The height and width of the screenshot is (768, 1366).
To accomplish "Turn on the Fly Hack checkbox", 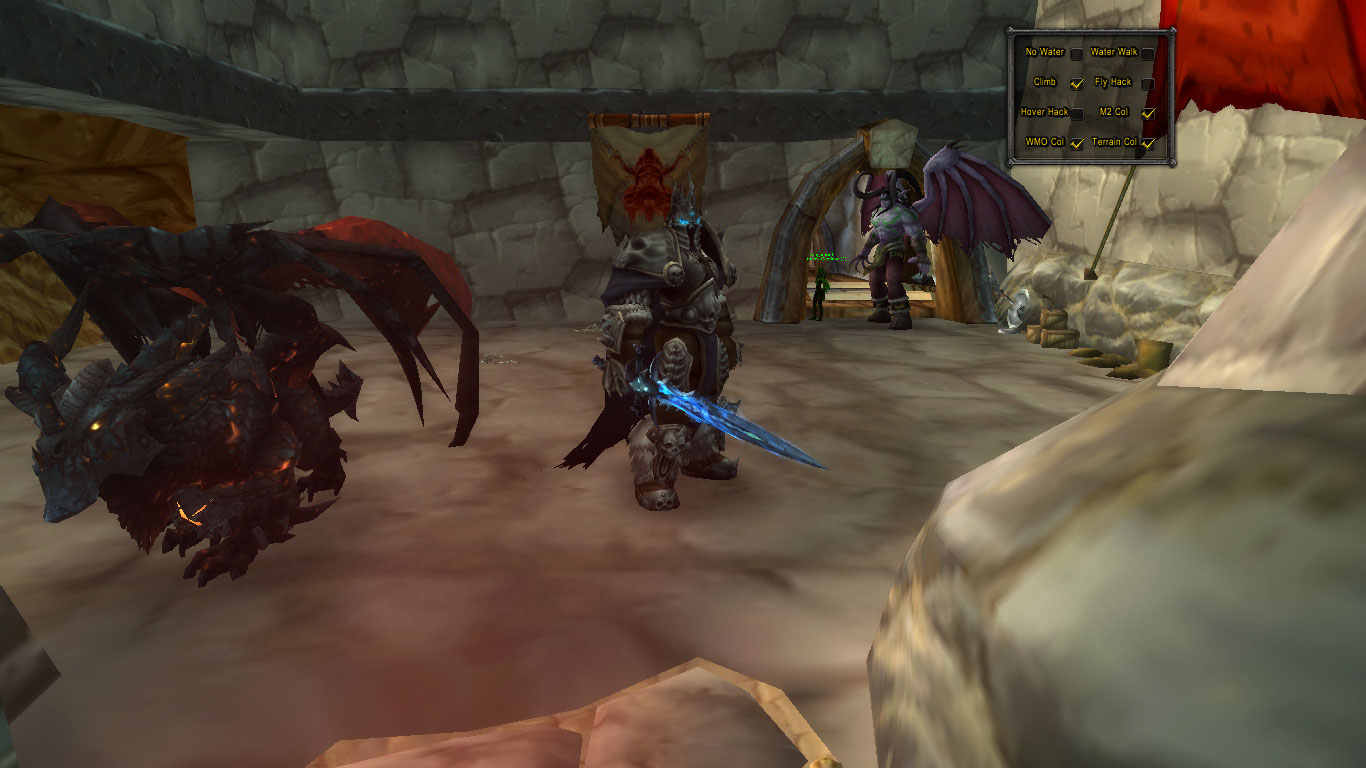I will (x=1148, y=83).
